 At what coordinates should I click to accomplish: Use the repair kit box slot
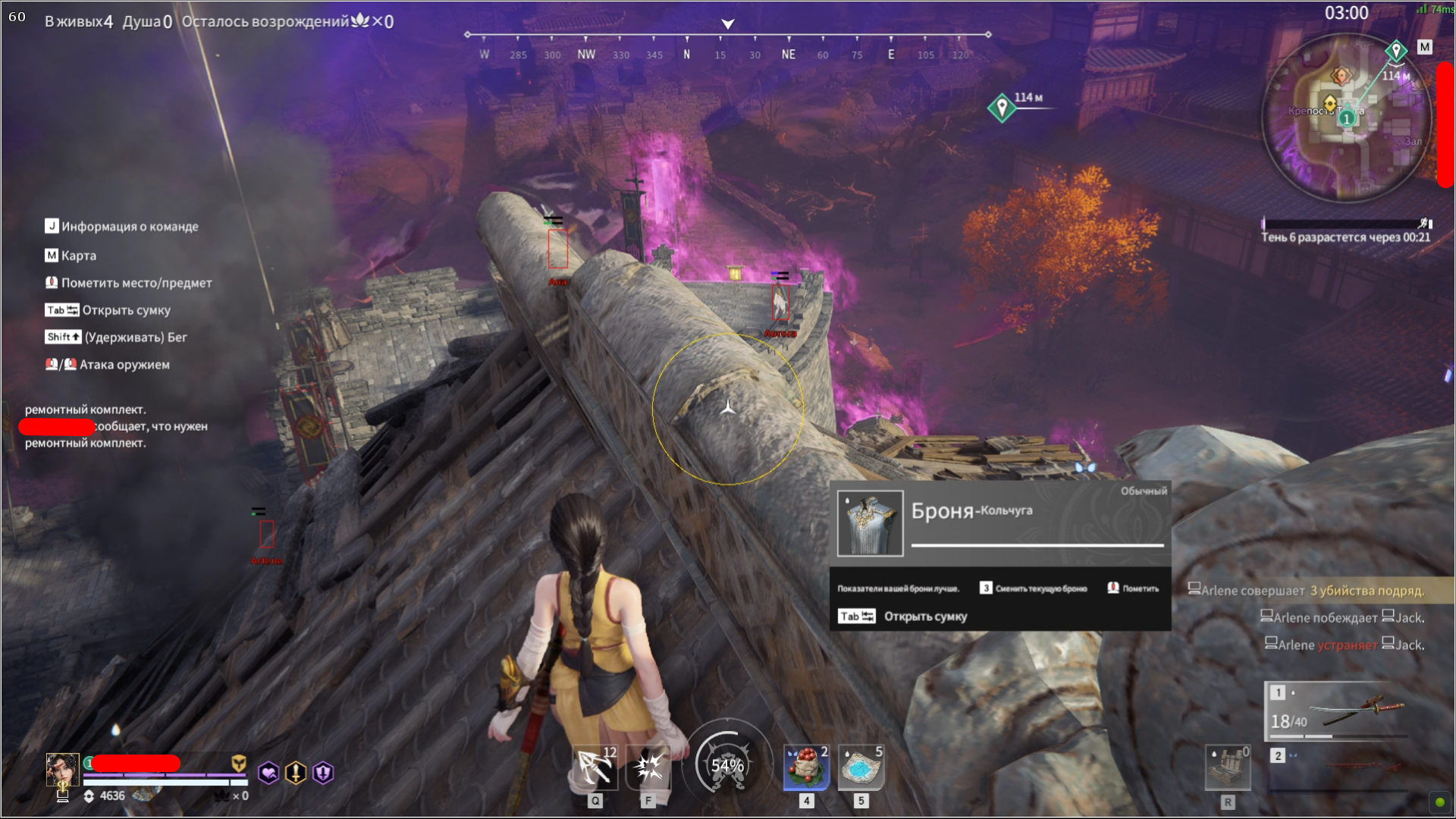[x=1228, y=767]
